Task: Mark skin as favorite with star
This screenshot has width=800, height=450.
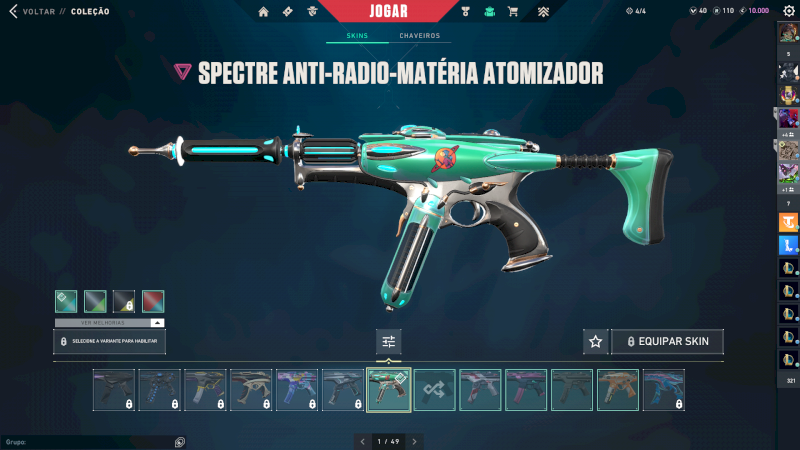Action: click(595, 342)
